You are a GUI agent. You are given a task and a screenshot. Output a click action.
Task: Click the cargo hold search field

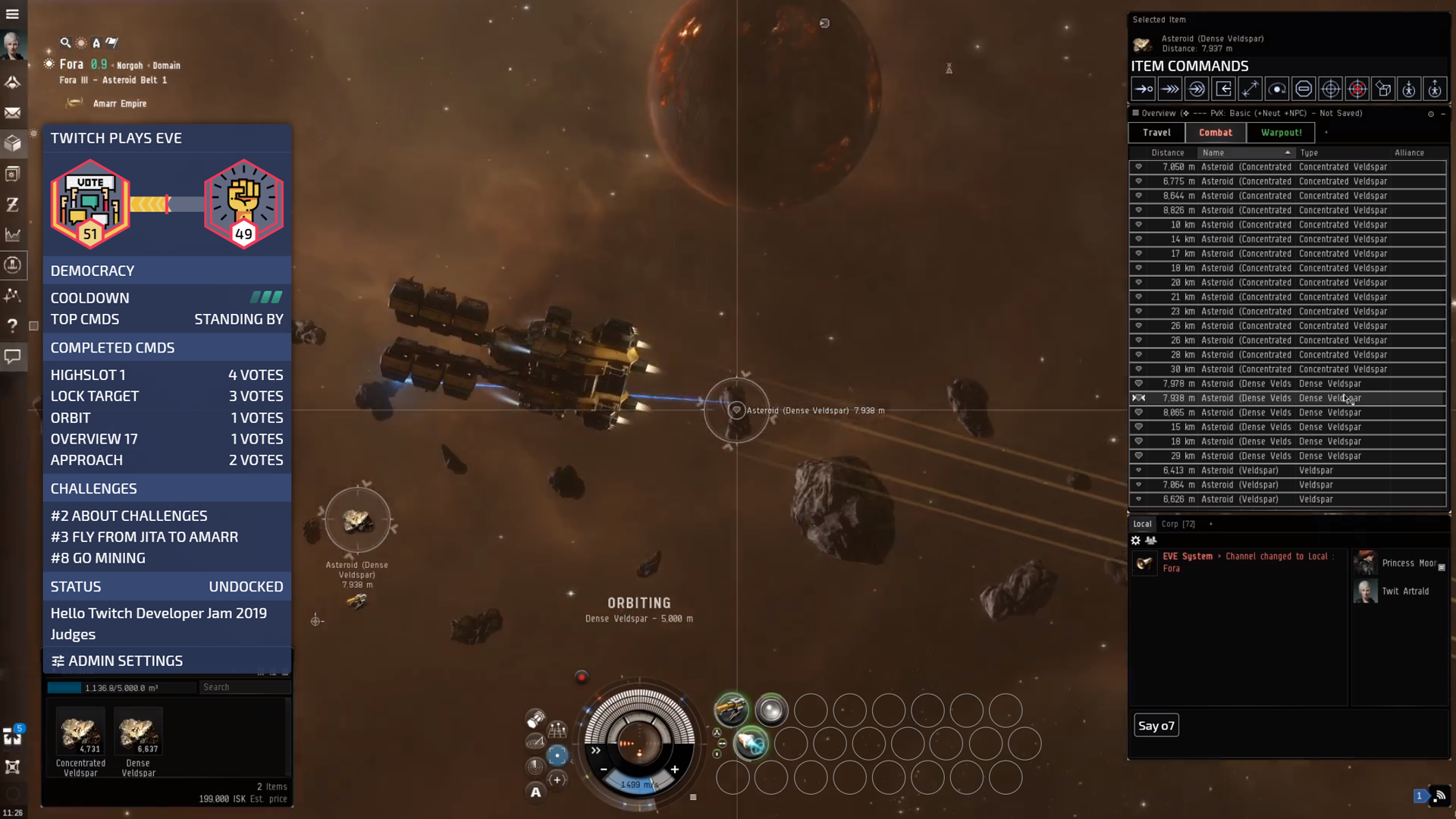click(244, 687)
